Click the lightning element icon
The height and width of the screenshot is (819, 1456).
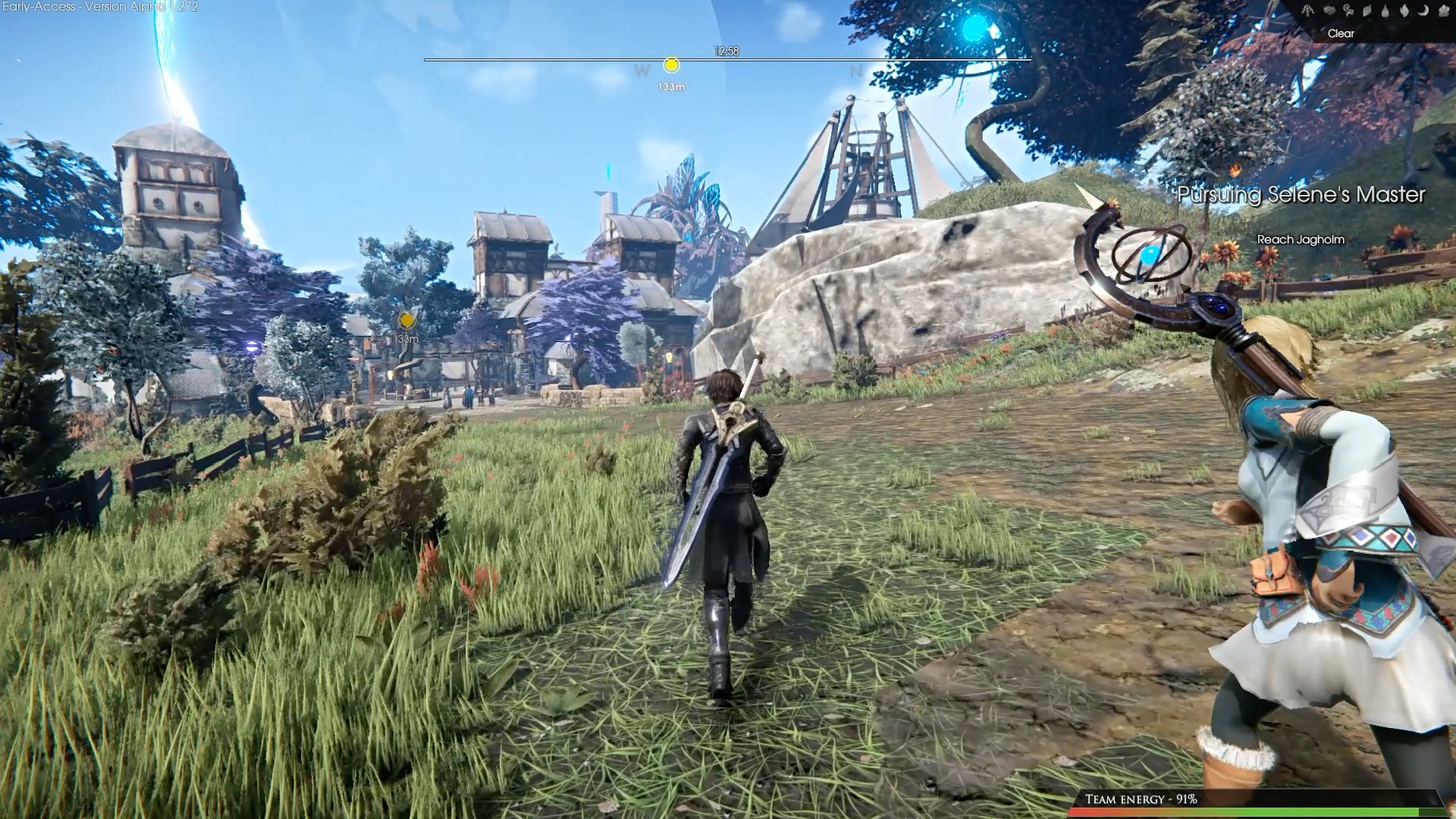[1308, 11]
